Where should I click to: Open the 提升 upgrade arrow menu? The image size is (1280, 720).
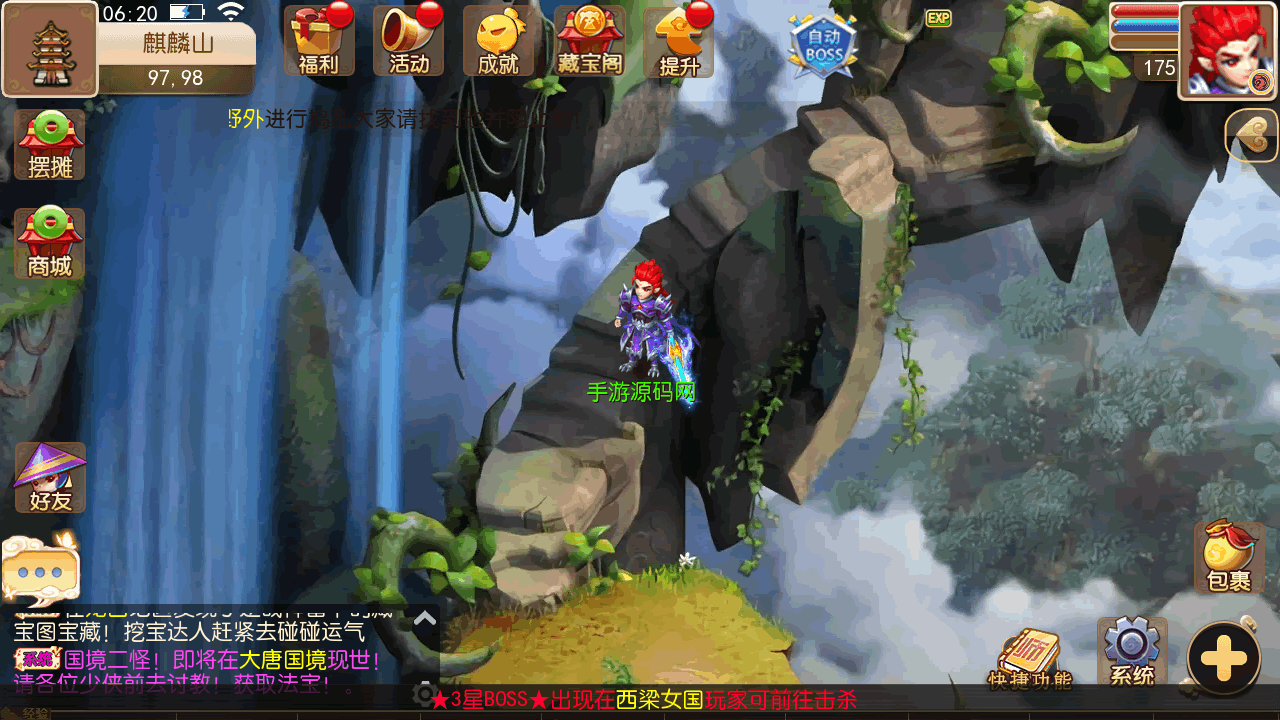(680, 41)
